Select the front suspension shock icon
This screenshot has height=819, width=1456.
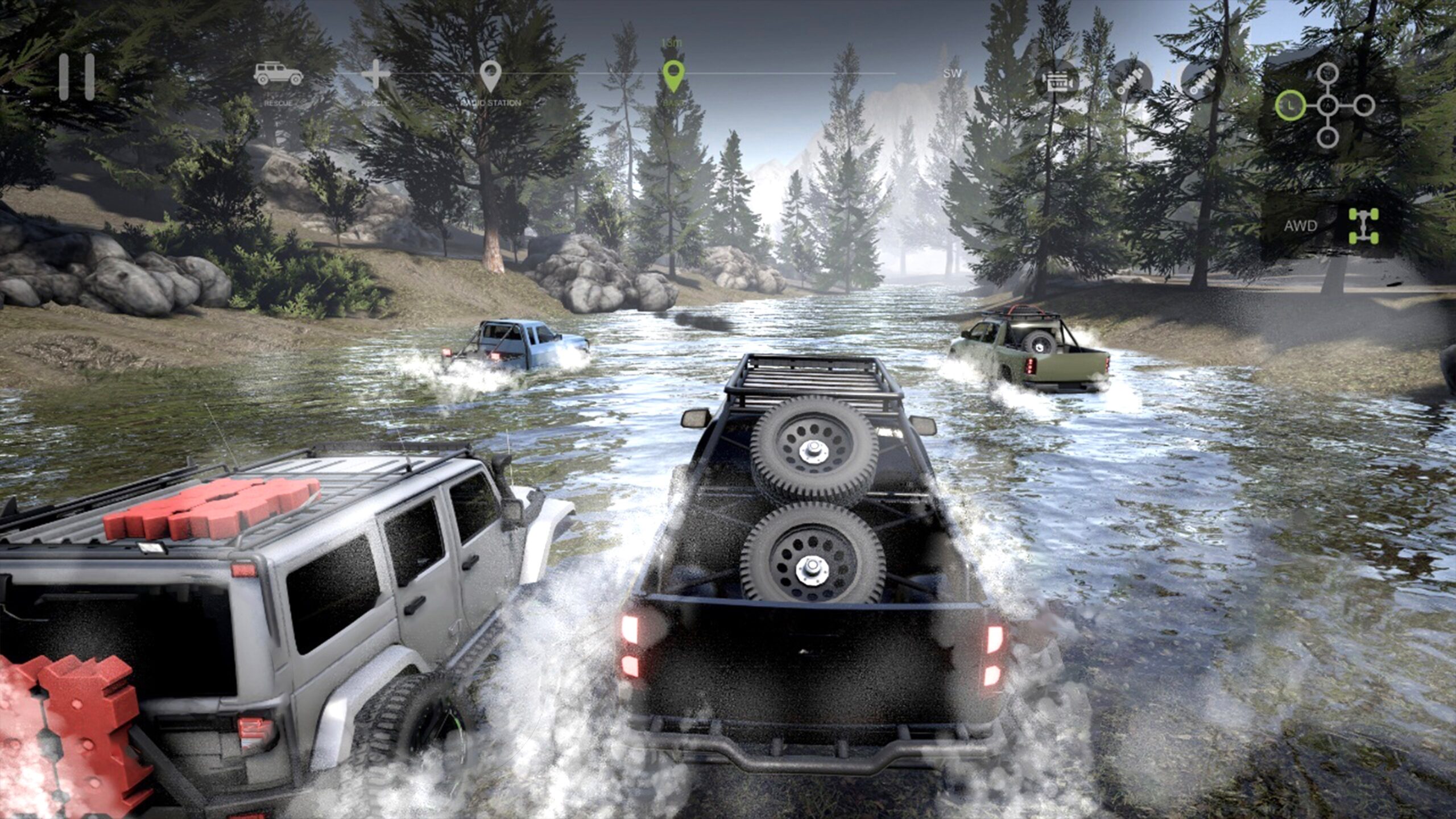click(x=1132, y=80)
